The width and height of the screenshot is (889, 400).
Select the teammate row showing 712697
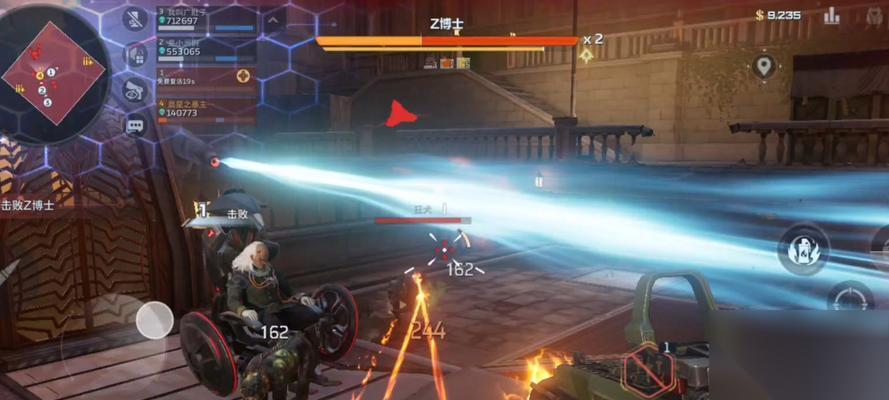[205, 17]
